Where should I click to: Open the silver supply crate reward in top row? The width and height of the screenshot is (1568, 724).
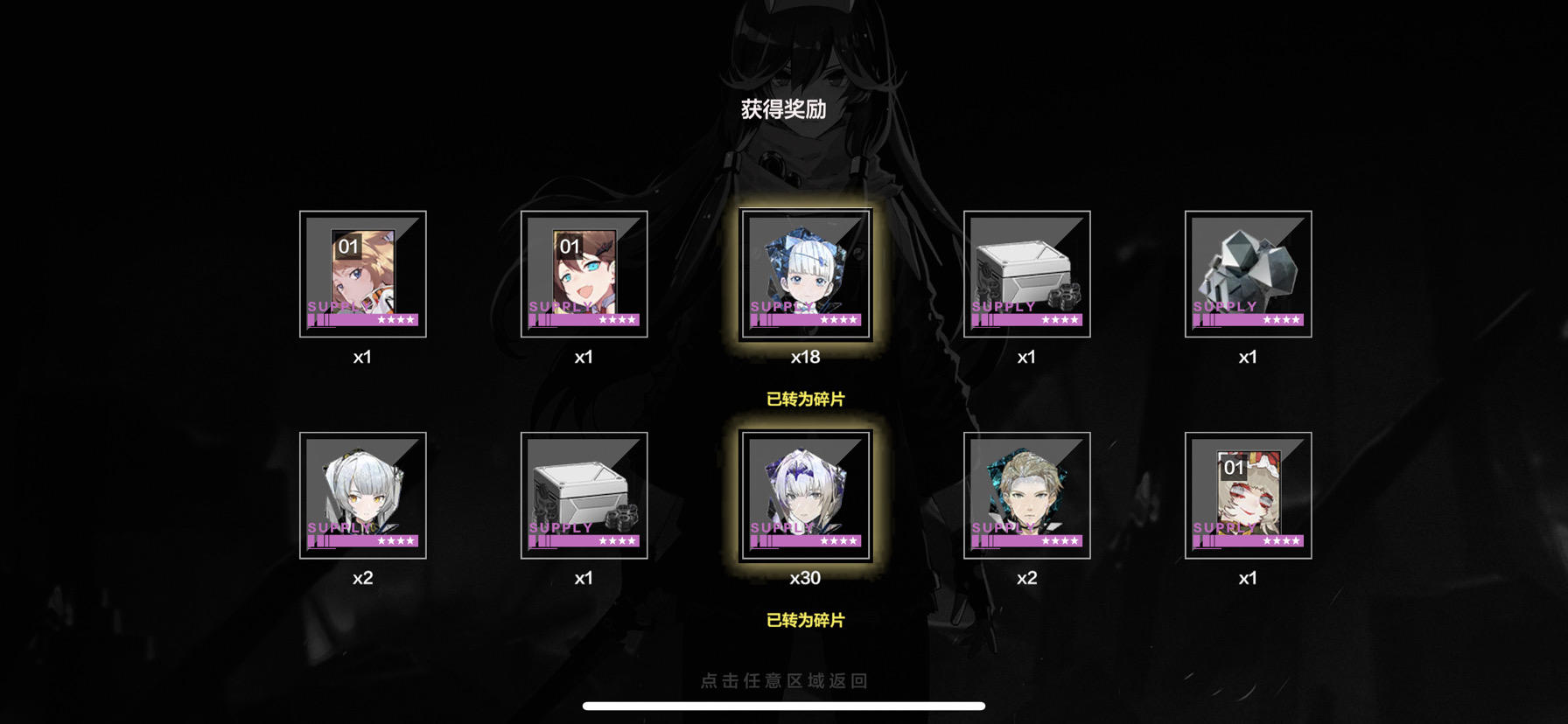tap(1027, 274)
